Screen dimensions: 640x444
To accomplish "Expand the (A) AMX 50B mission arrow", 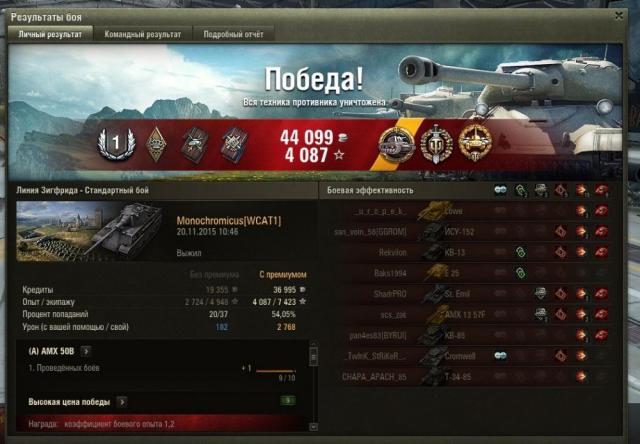I will 86,351.
